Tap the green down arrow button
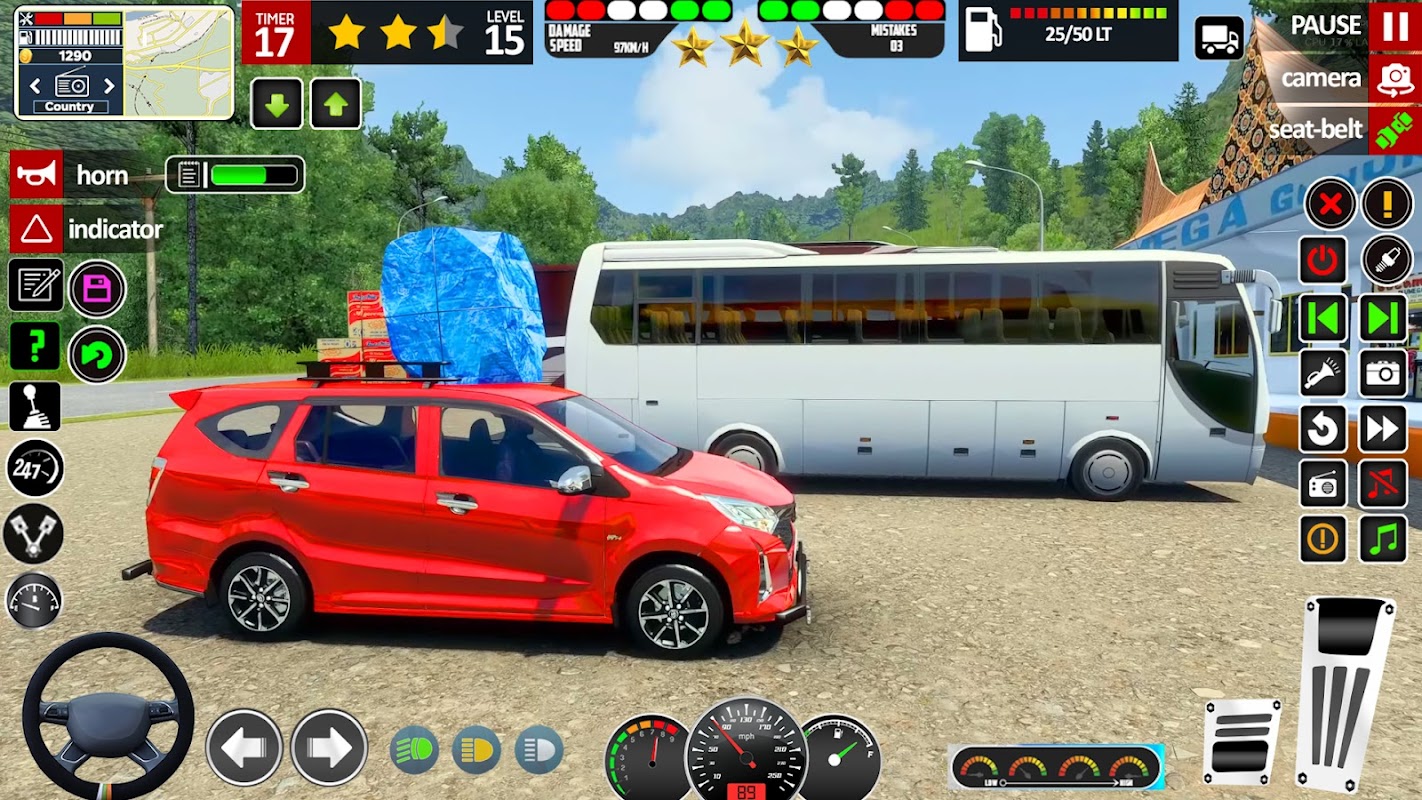 pos(276,104)
